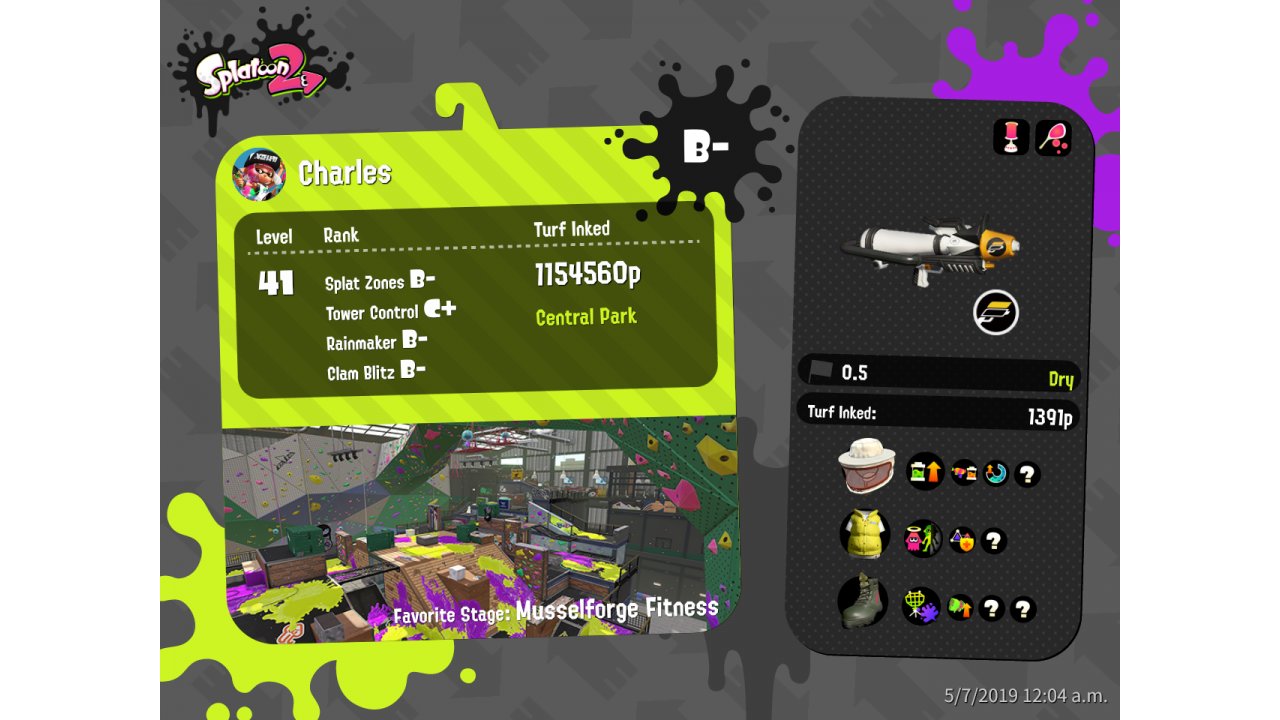The width and height of the screenshot is (1280, 720).
Task: Select the green boots shoes icon
Action: click(x=862, y=600)
